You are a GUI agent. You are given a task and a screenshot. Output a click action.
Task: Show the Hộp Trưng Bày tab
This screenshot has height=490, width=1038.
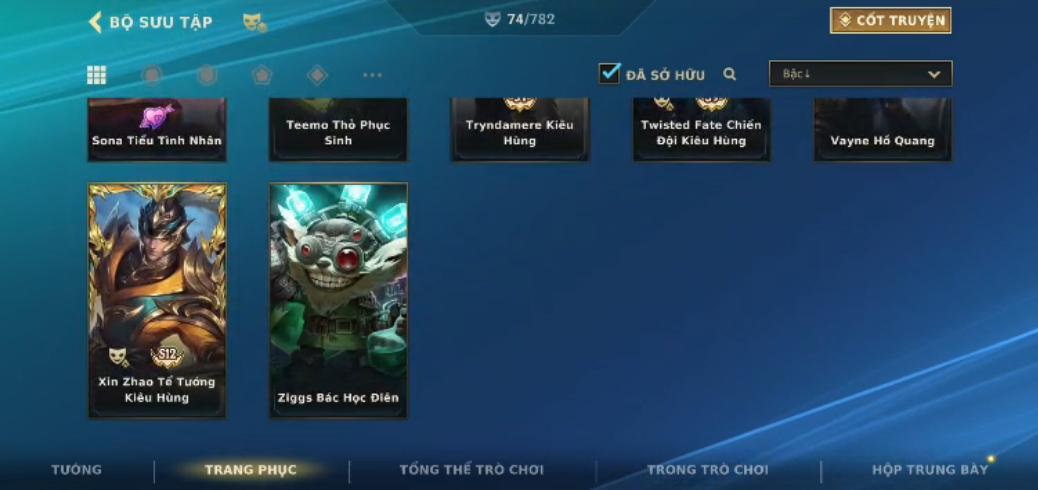(930, 470)
